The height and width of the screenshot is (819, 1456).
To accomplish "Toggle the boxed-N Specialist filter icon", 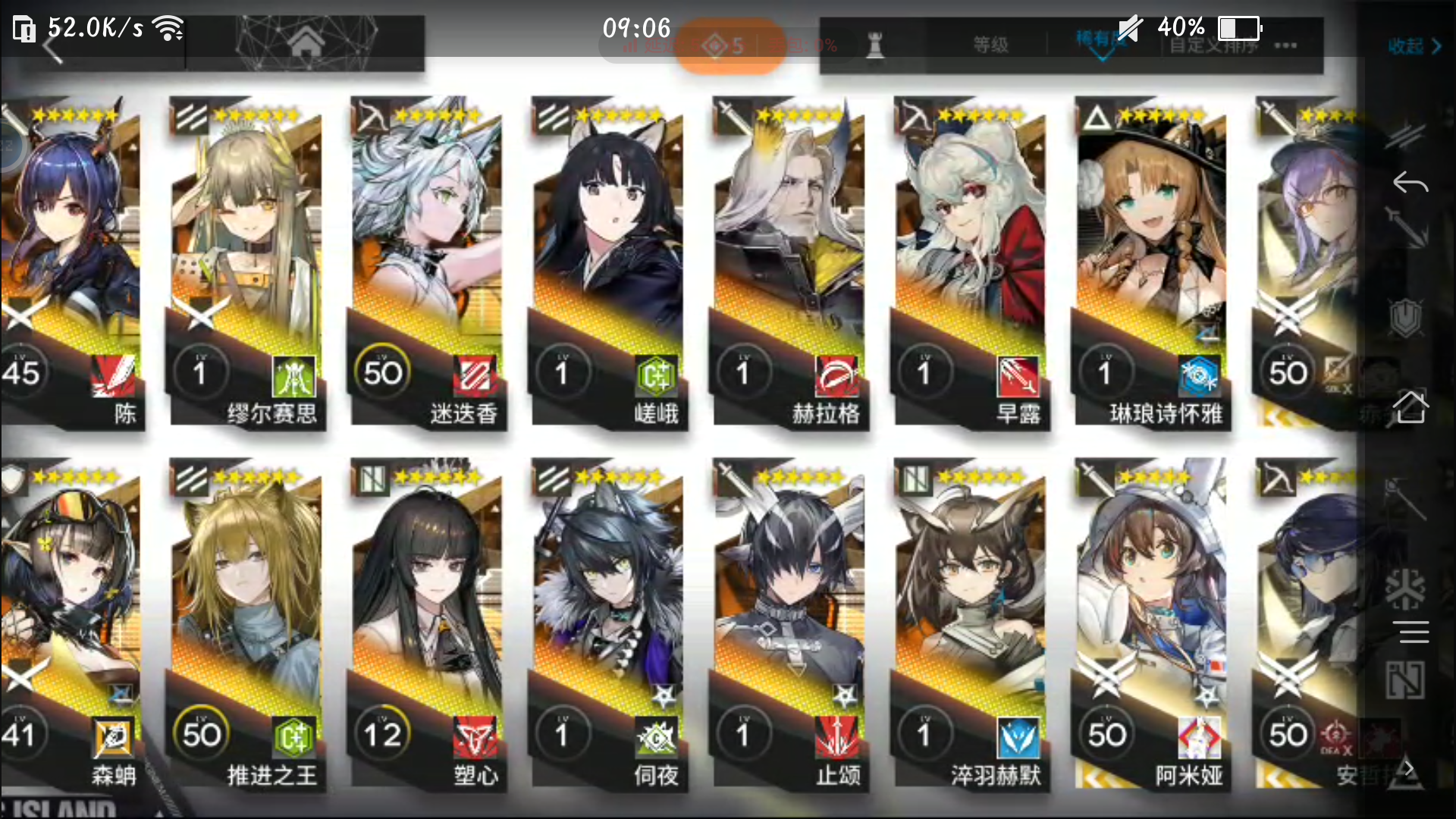I will click(1407, 680).
